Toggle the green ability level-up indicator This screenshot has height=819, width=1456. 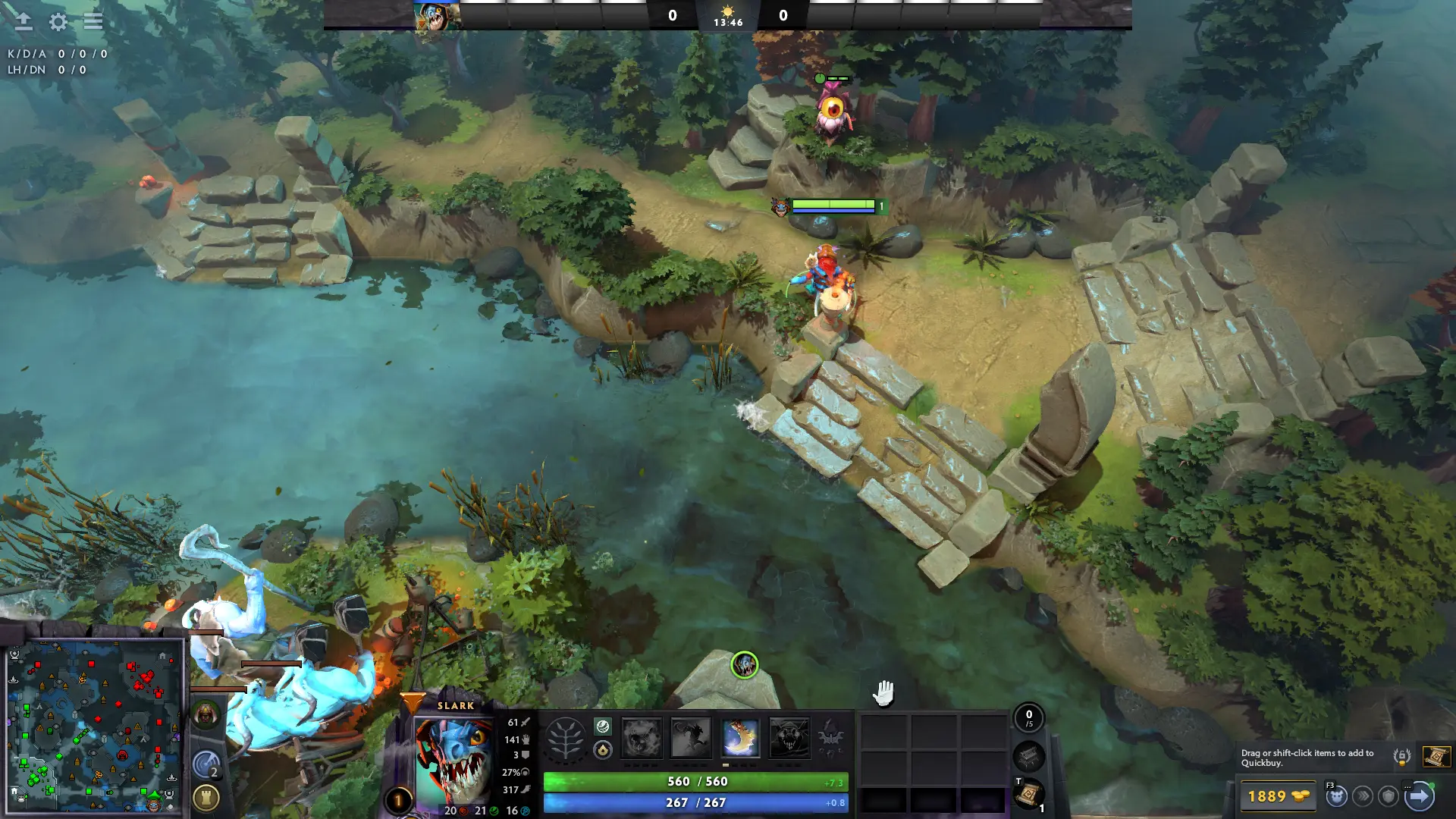coord(603,727)
